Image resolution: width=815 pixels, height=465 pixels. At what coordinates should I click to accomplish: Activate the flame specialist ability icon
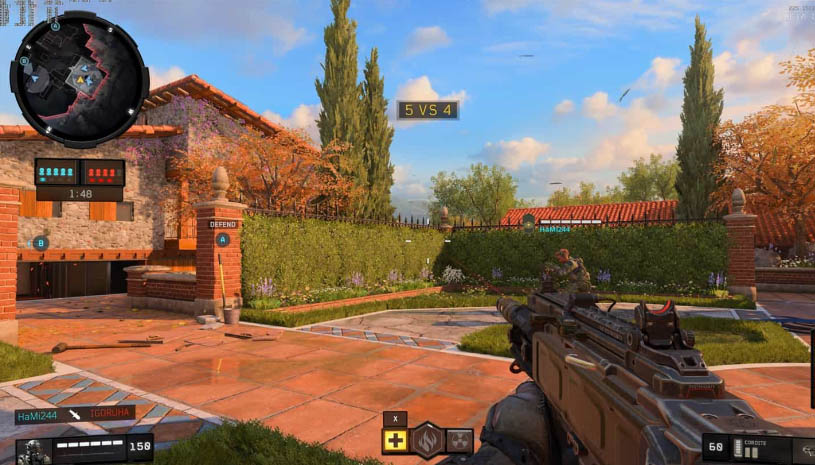428,440
